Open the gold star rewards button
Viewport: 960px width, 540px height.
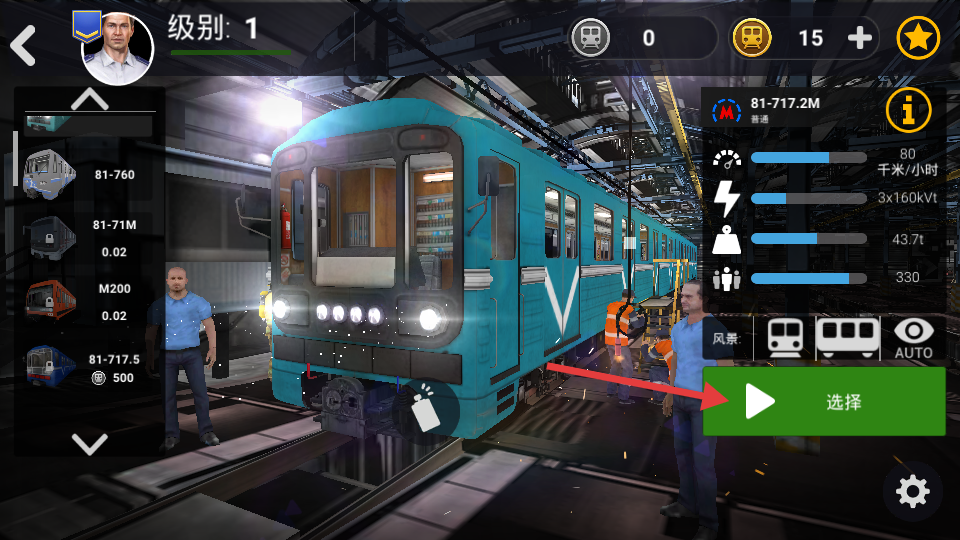(x=917, y=38)
